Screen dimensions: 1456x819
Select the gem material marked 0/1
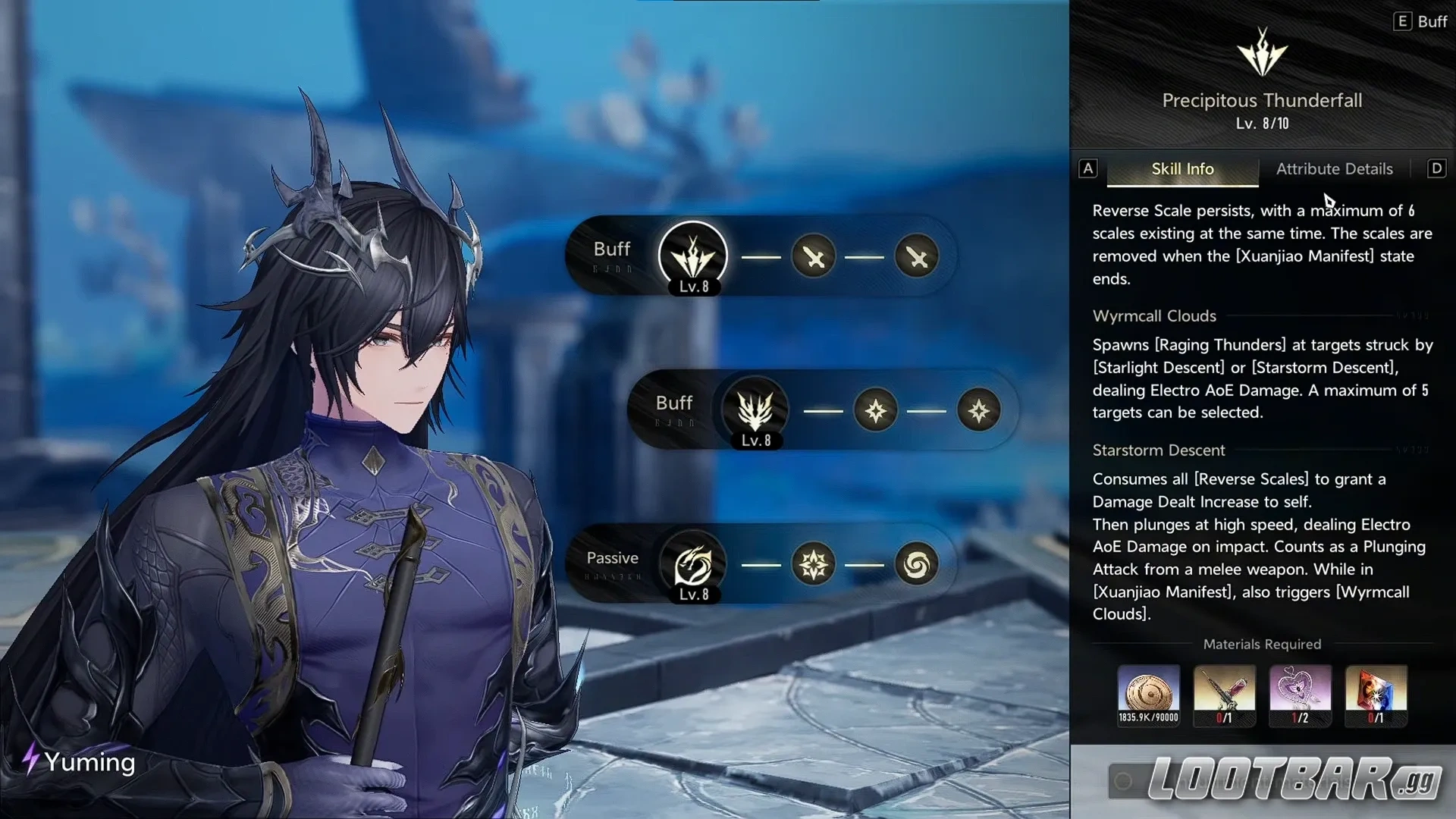click(x=1376, y=694)
